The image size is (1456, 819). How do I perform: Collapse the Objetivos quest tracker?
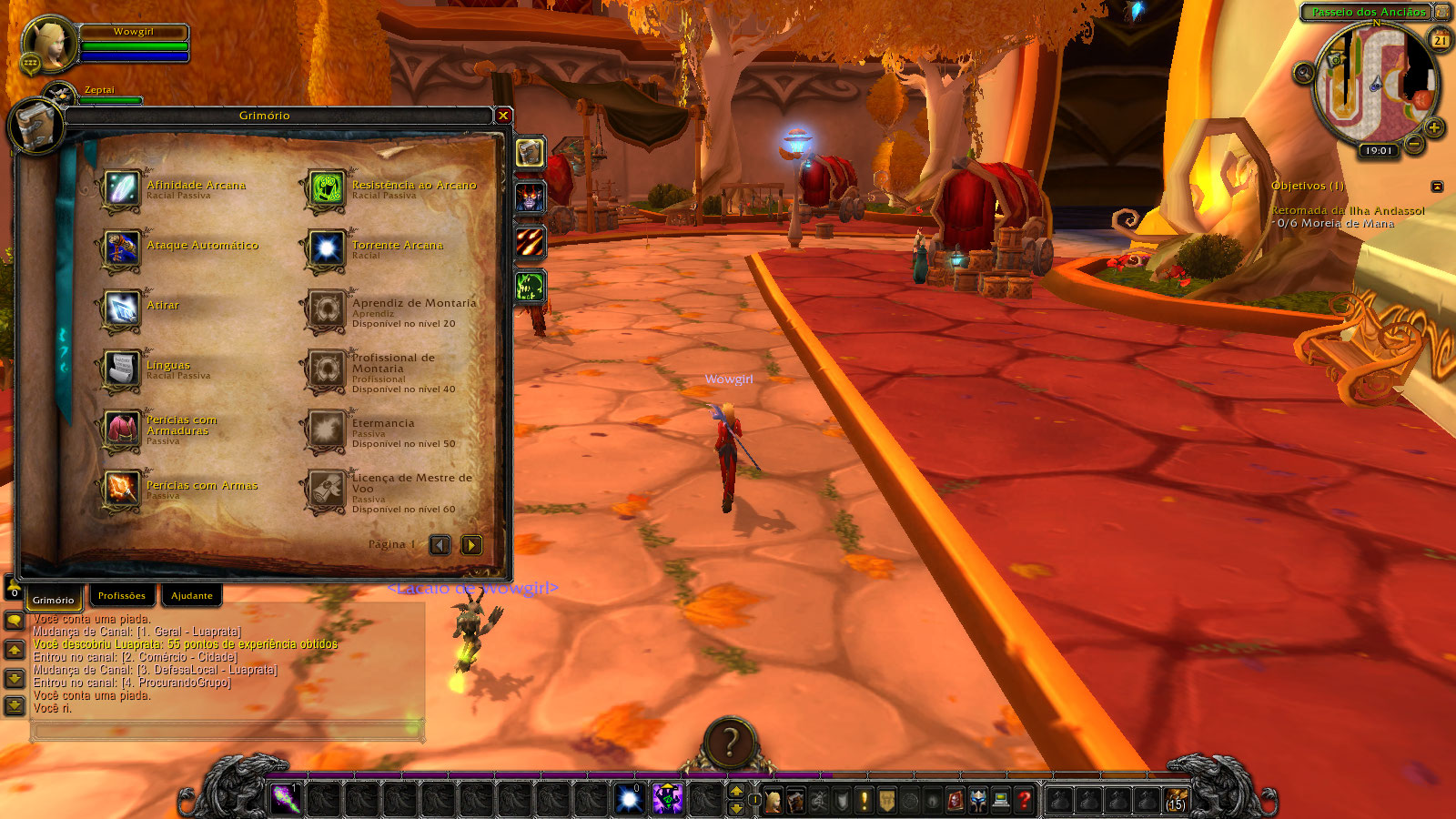coord(1437,187)
